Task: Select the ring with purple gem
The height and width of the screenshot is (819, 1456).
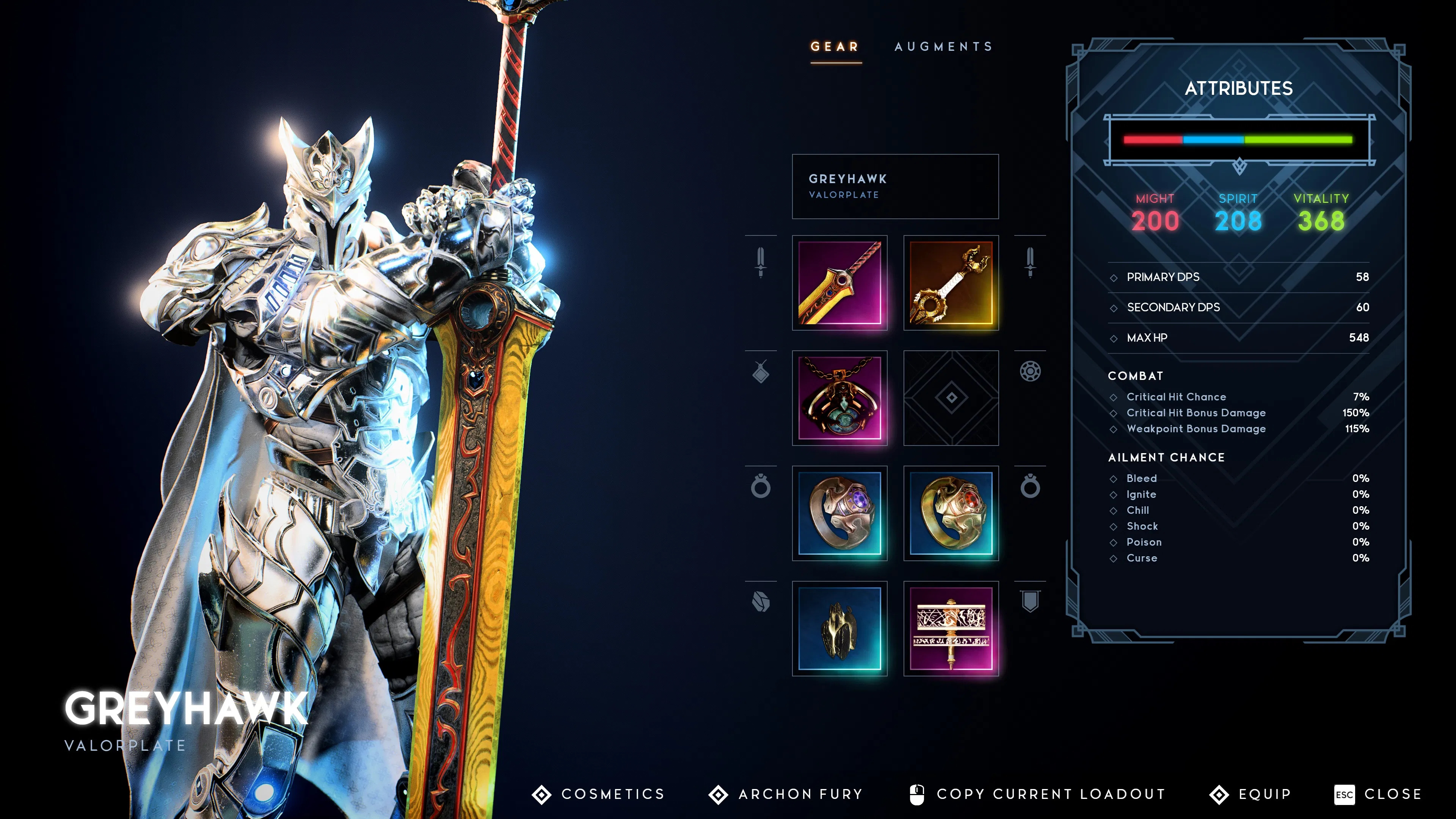Action: pos(839,513)
